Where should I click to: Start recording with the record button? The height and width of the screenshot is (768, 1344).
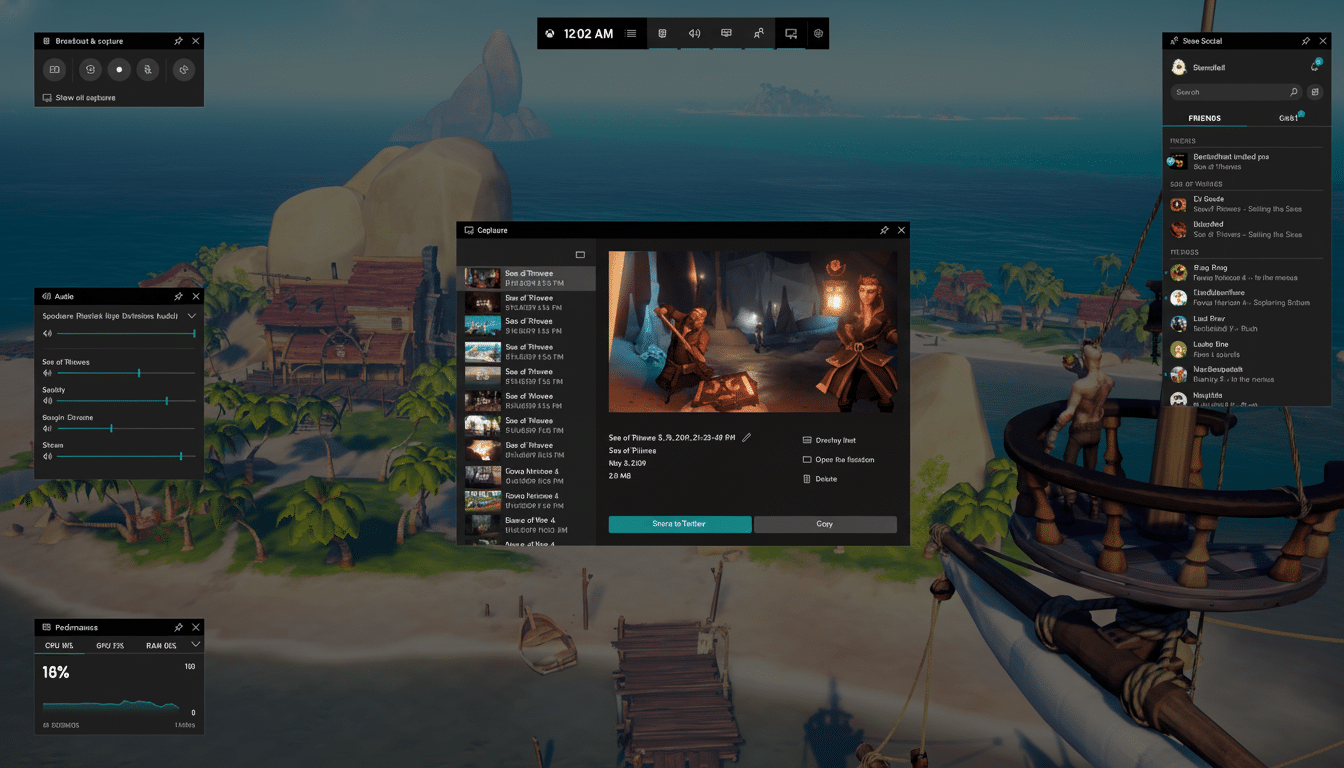118,70
